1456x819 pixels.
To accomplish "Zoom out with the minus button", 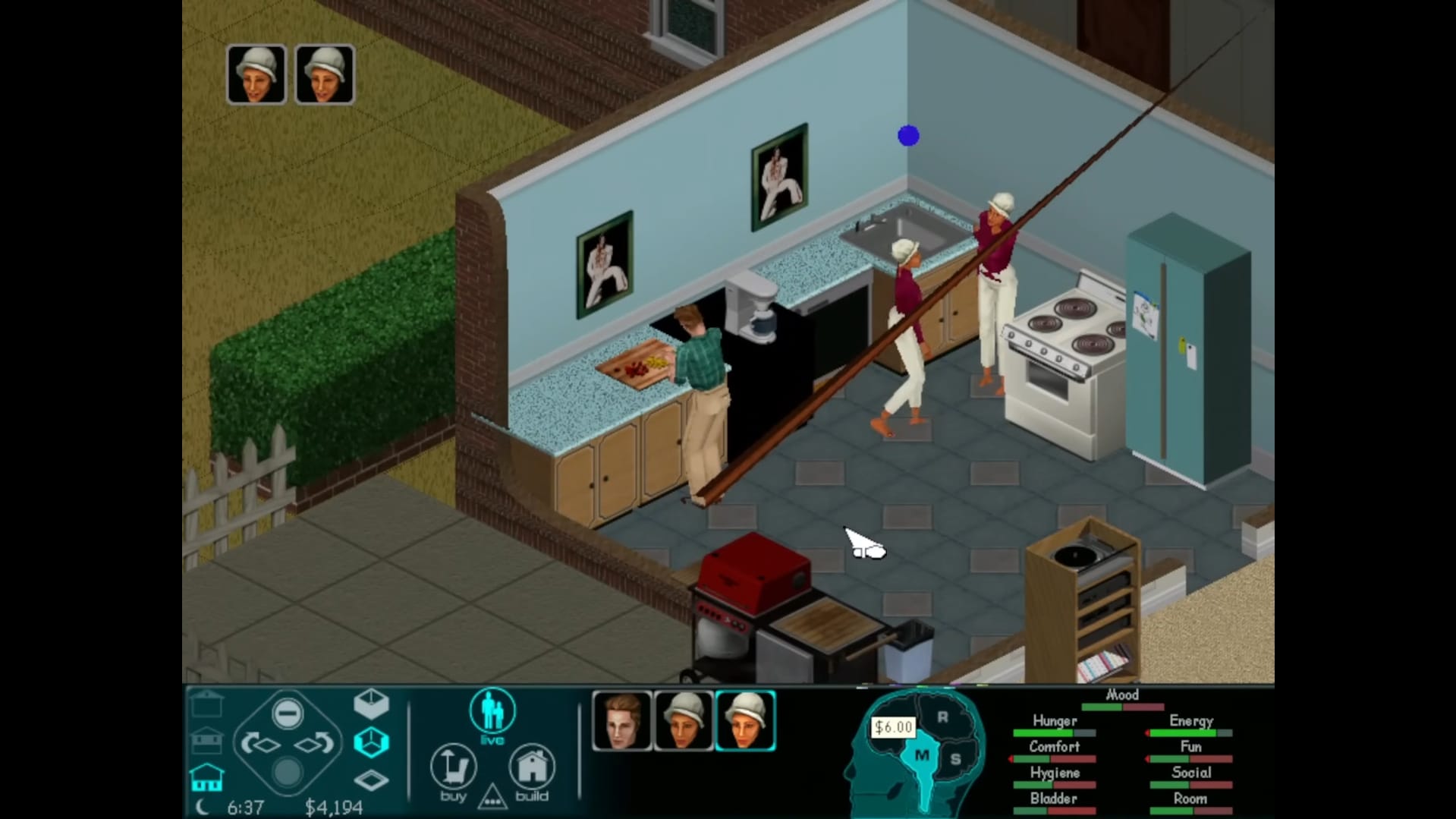I will click(288, 713).
